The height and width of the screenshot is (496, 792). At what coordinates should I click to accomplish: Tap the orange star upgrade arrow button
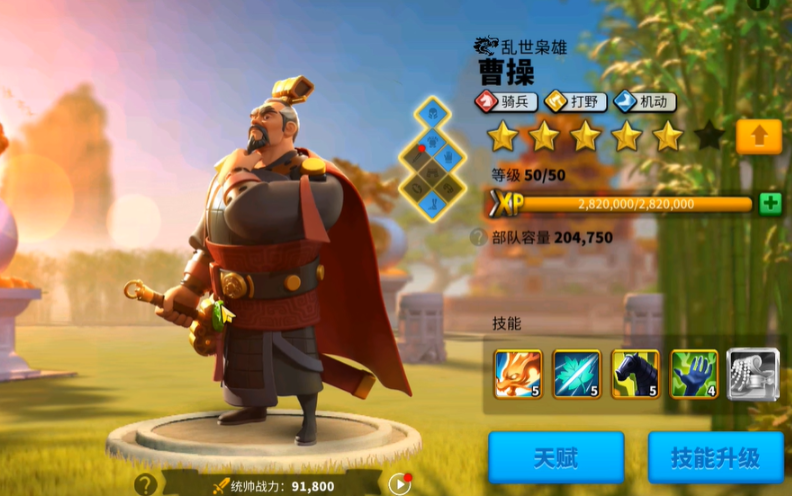(x=758, y=136)
